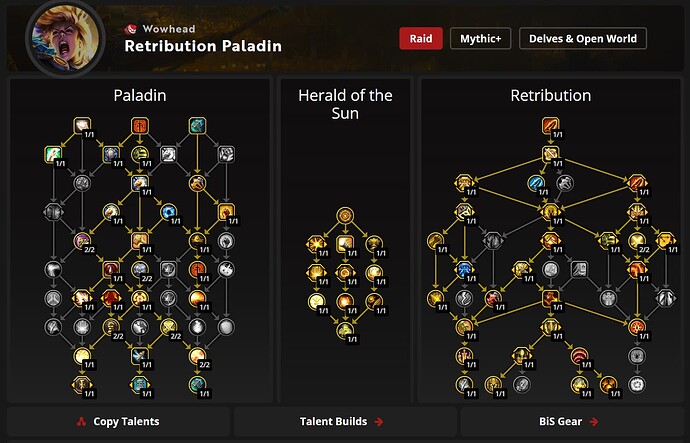Select the green talent on the Paladin tree's left edge

[53, 154]
